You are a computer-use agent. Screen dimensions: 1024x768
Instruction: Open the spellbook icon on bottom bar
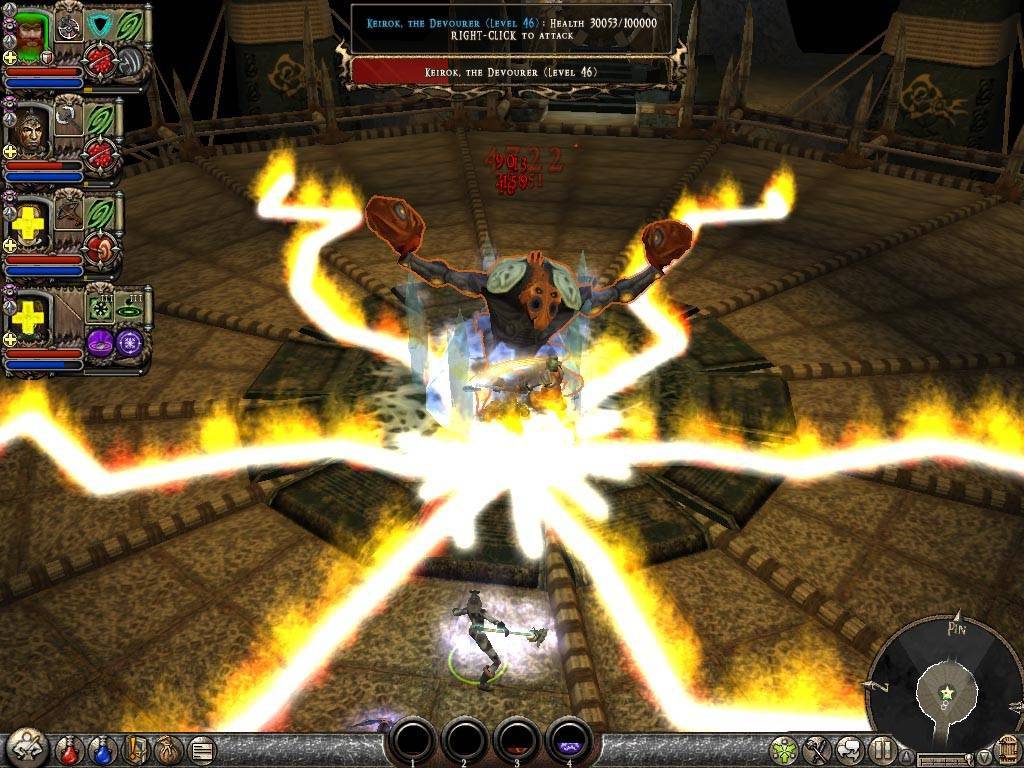click(136, 749)
